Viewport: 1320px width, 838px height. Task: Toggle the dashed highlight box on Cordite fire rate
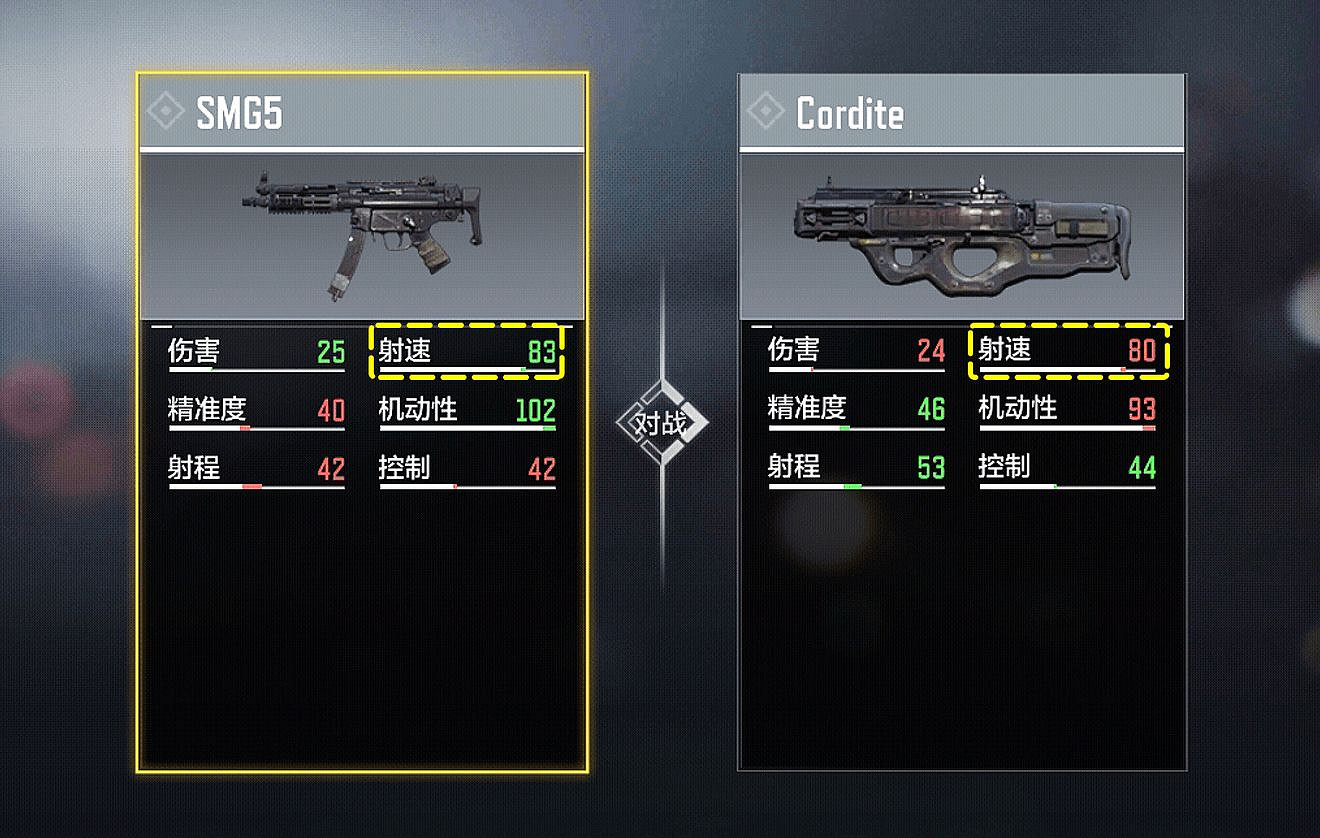tap(1070, 352)
